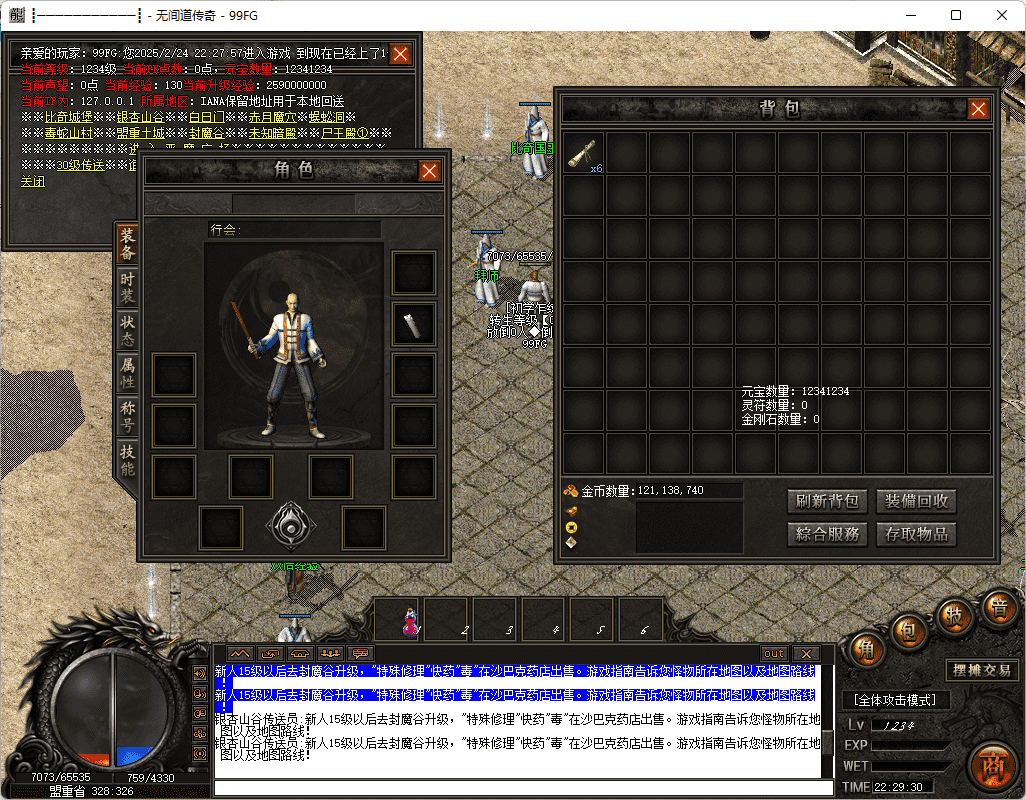Image resolution: width=1026 pixels, height=800 pixels.
Task: Select the telescope item in the bag
Action: (584, 153)
